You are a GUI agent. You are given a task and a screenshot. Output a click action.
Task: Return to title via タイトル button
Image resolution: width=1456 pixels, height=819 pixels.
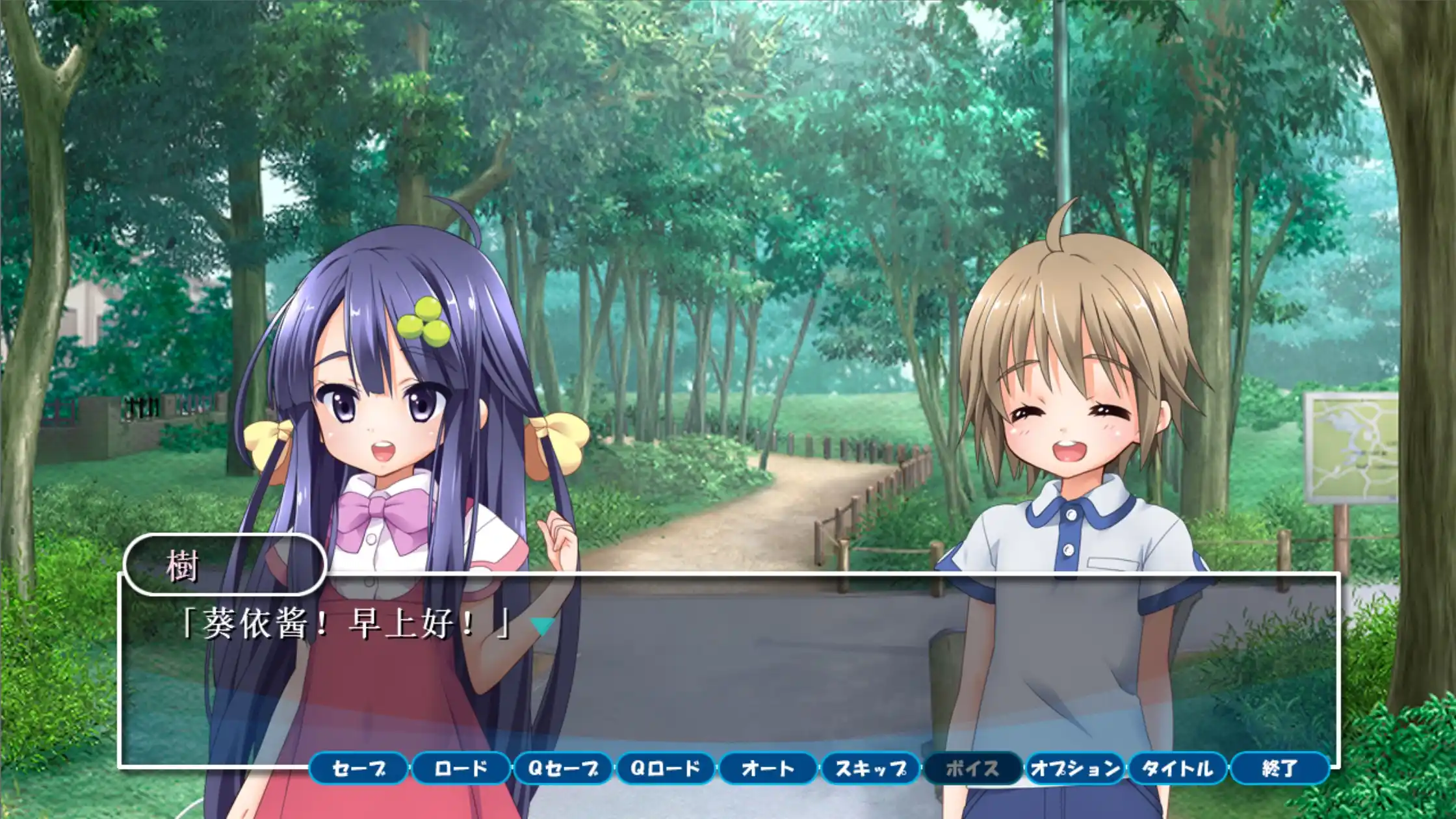tap(1177, 769)
